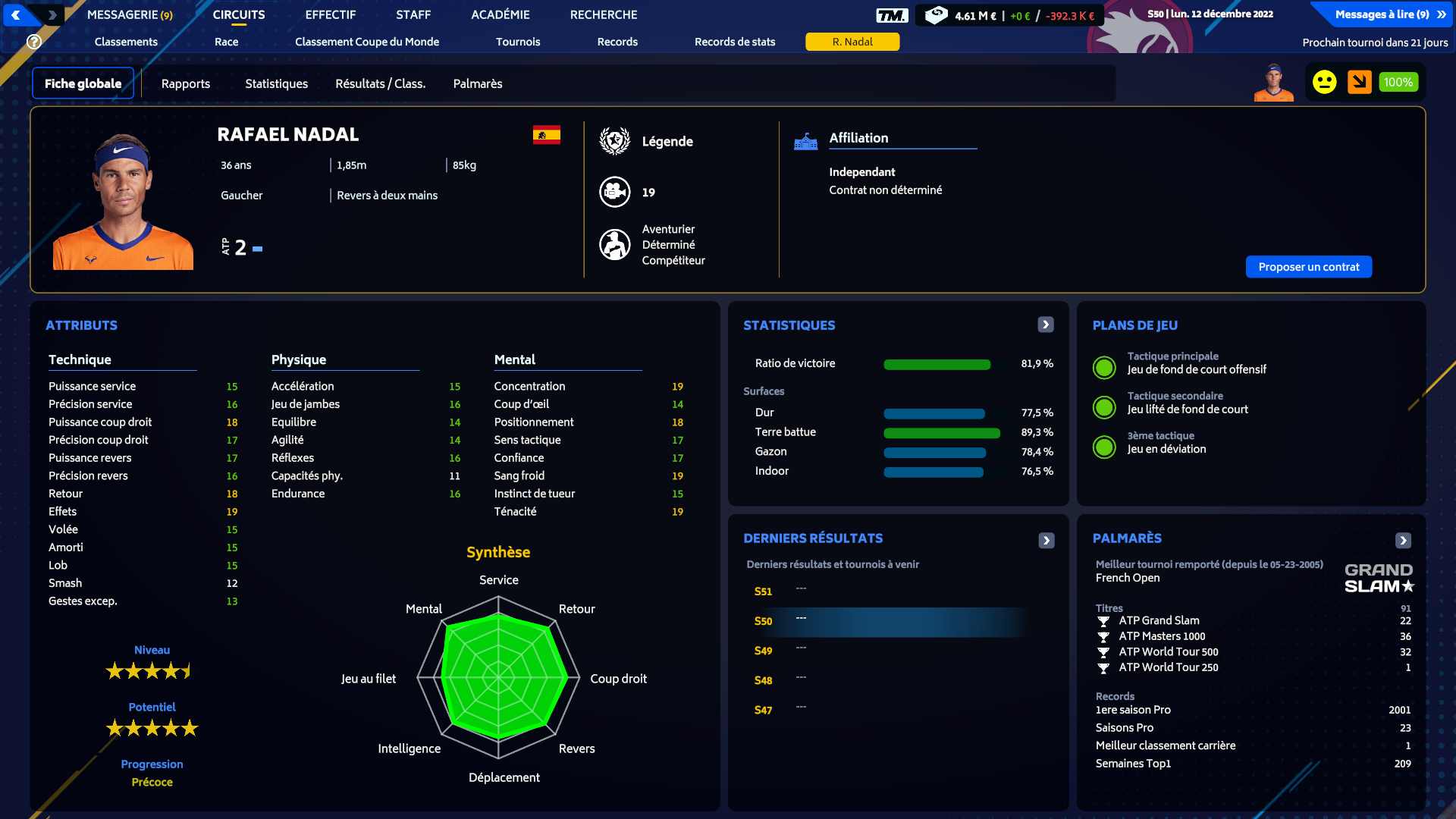The width and height of the screenshot is (1456, 819).
Task: Expand the Palmarès panel arrow
Action: [1403, 540]
